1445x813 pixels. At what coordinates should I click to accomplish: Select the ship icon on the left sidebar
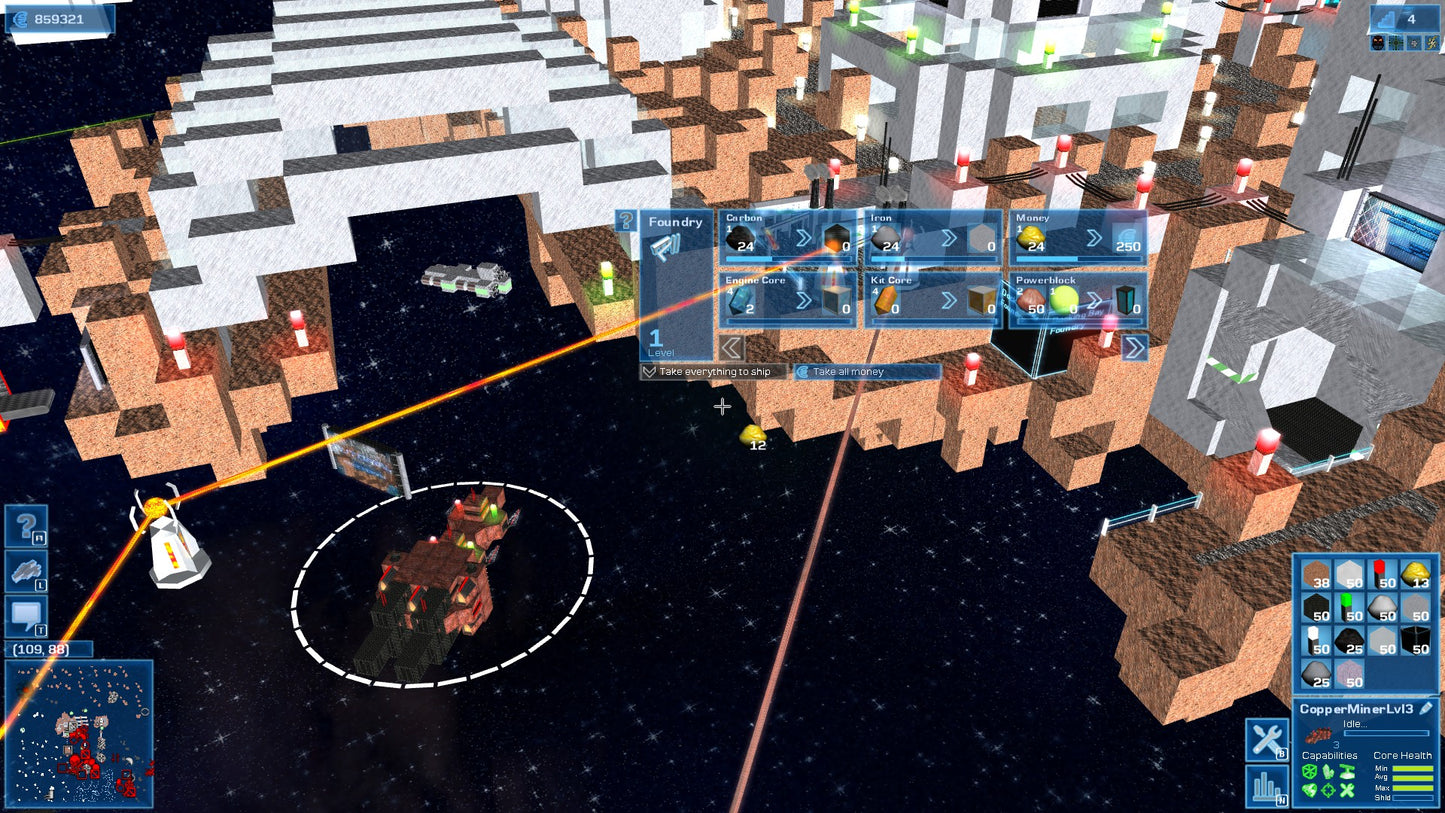point(25,570)
